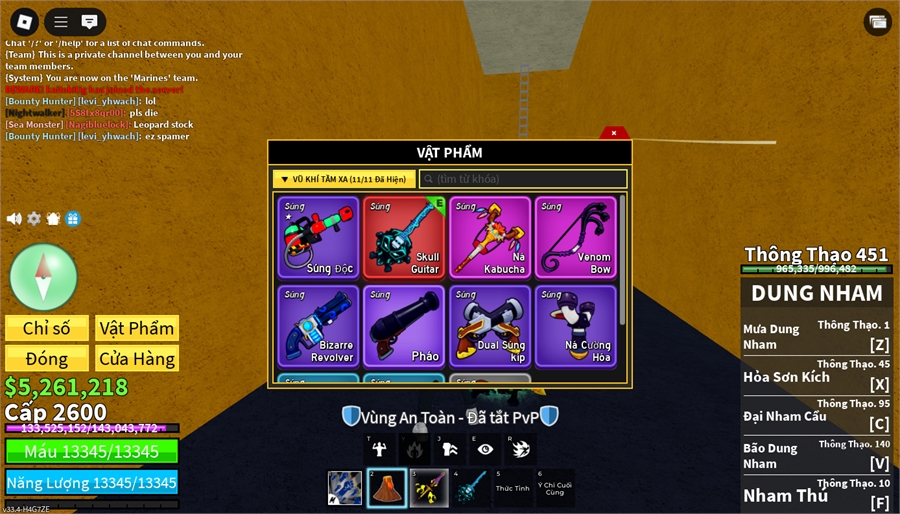Choose the Dual Súng Kíp item

(490, 326)
